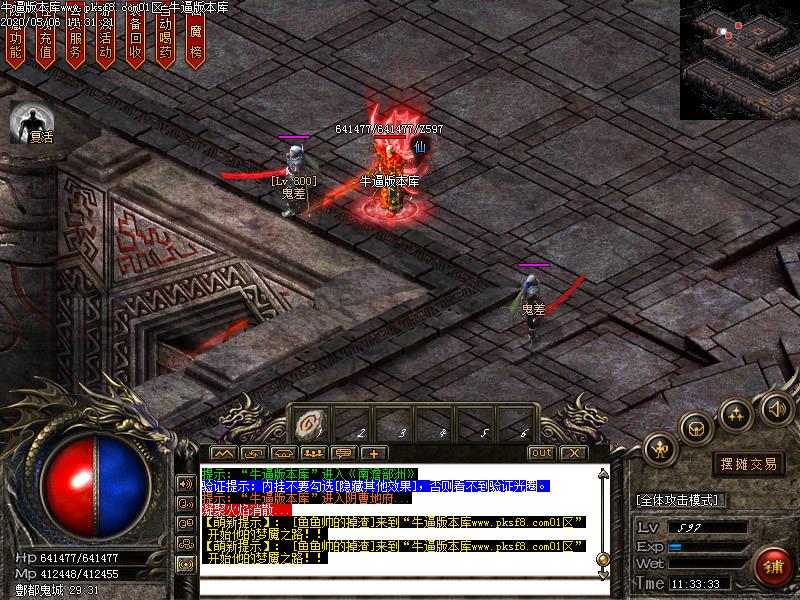Open the 摆摊交易 stall trade button
800x600 pixels.
749,464
